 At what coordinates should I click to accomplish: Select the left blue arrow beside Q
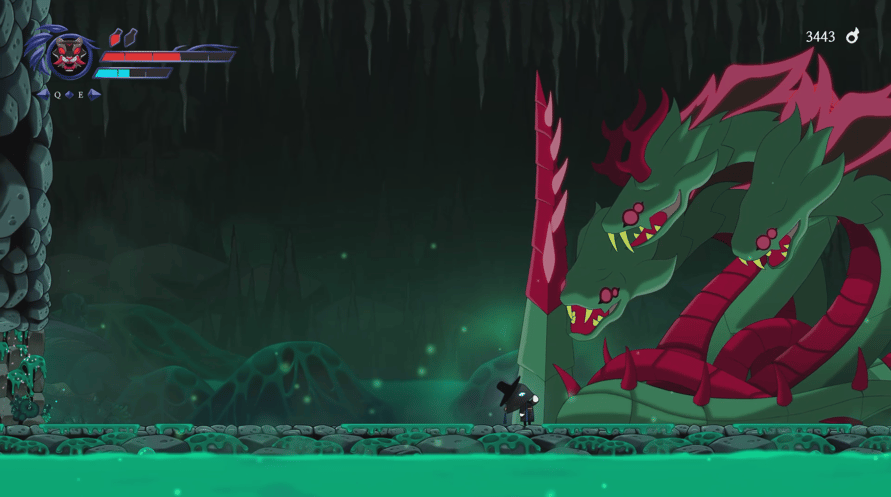pos(42,95)
